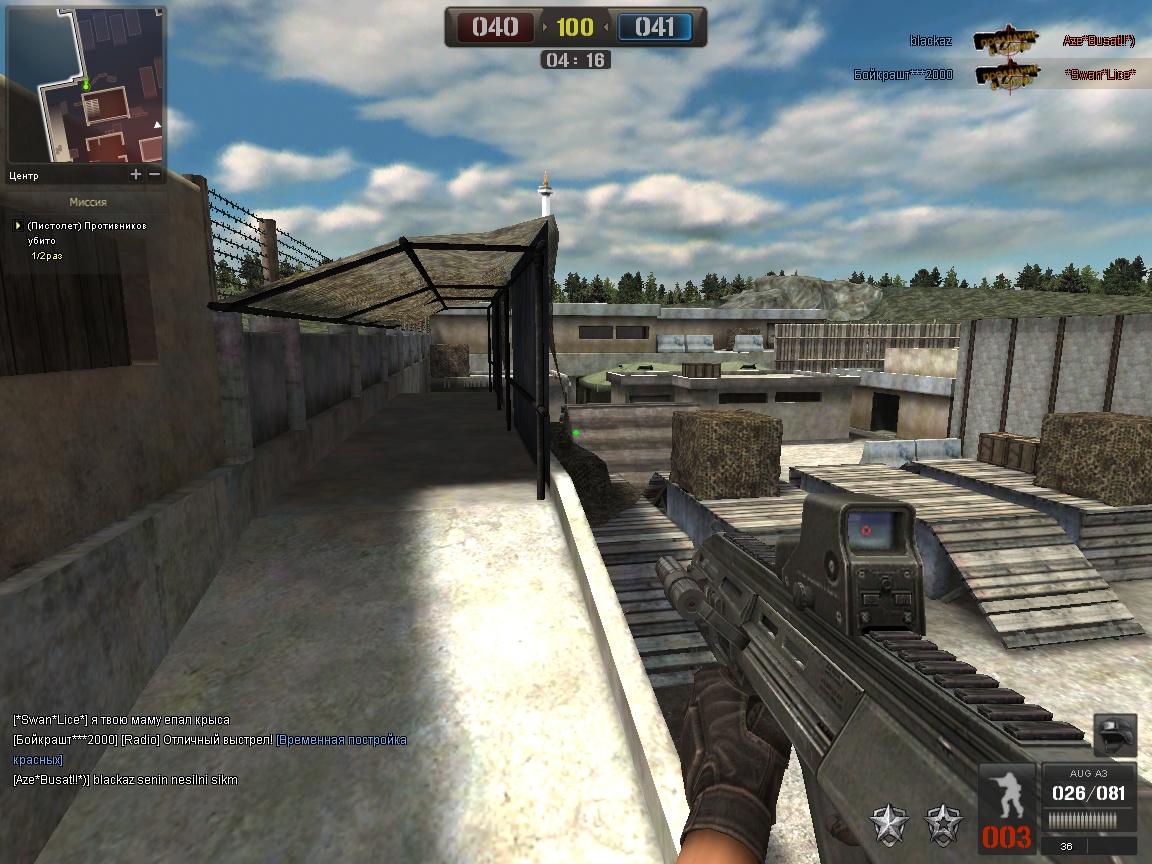The image size is (1152, 864).
Task: Zoom out the minimap with minus button
Action: 154,174
